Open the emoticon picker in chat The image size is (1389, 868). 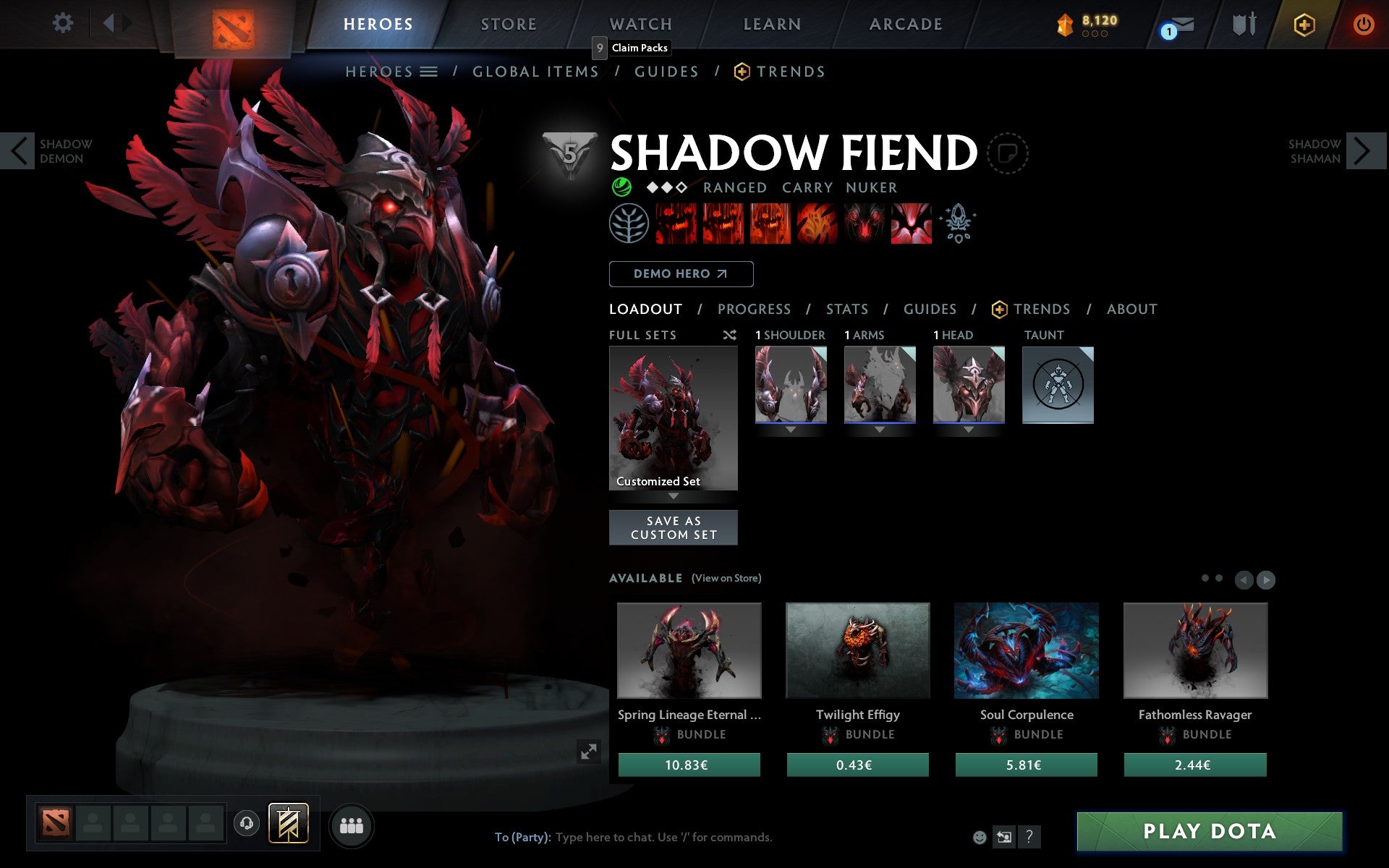click(x=980, y=838)
